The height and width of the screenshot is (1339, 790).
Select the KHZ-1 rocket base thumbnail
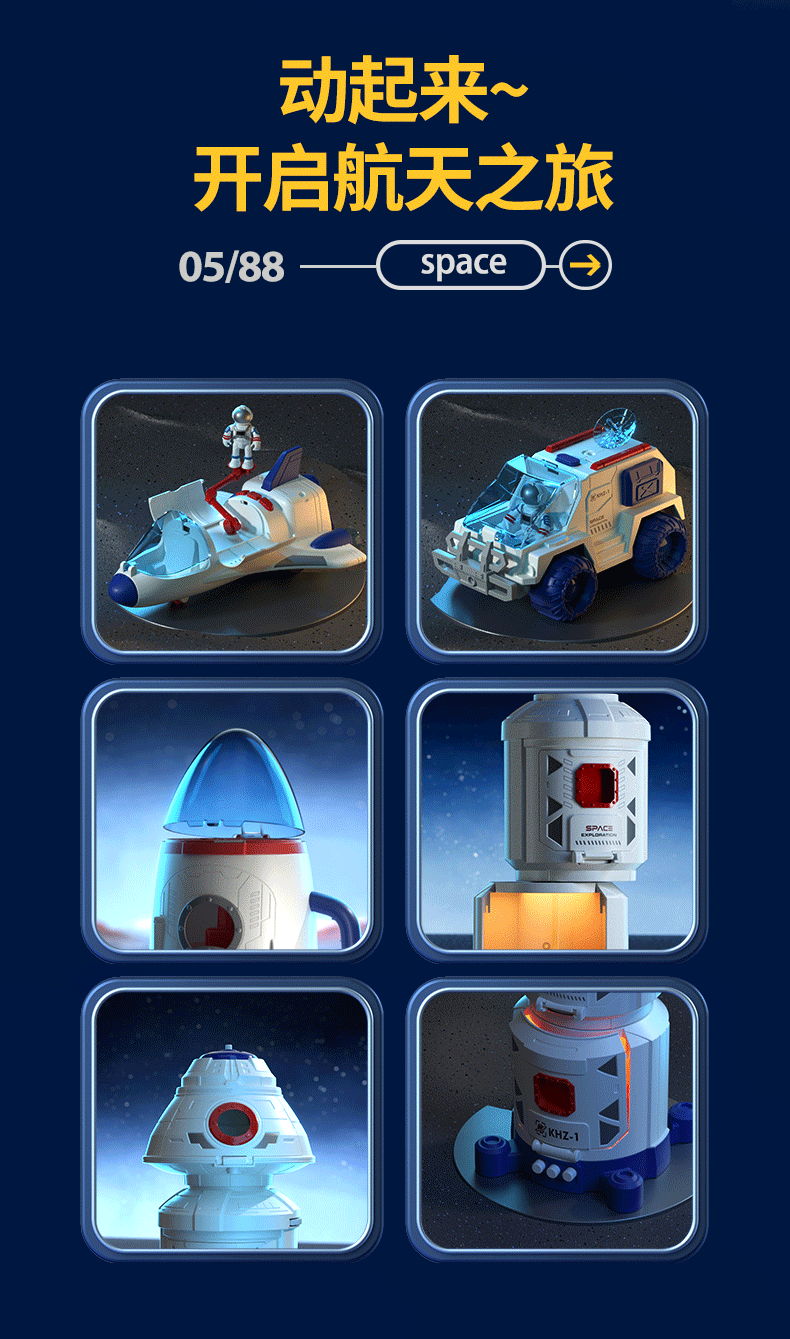[556, 1119]
